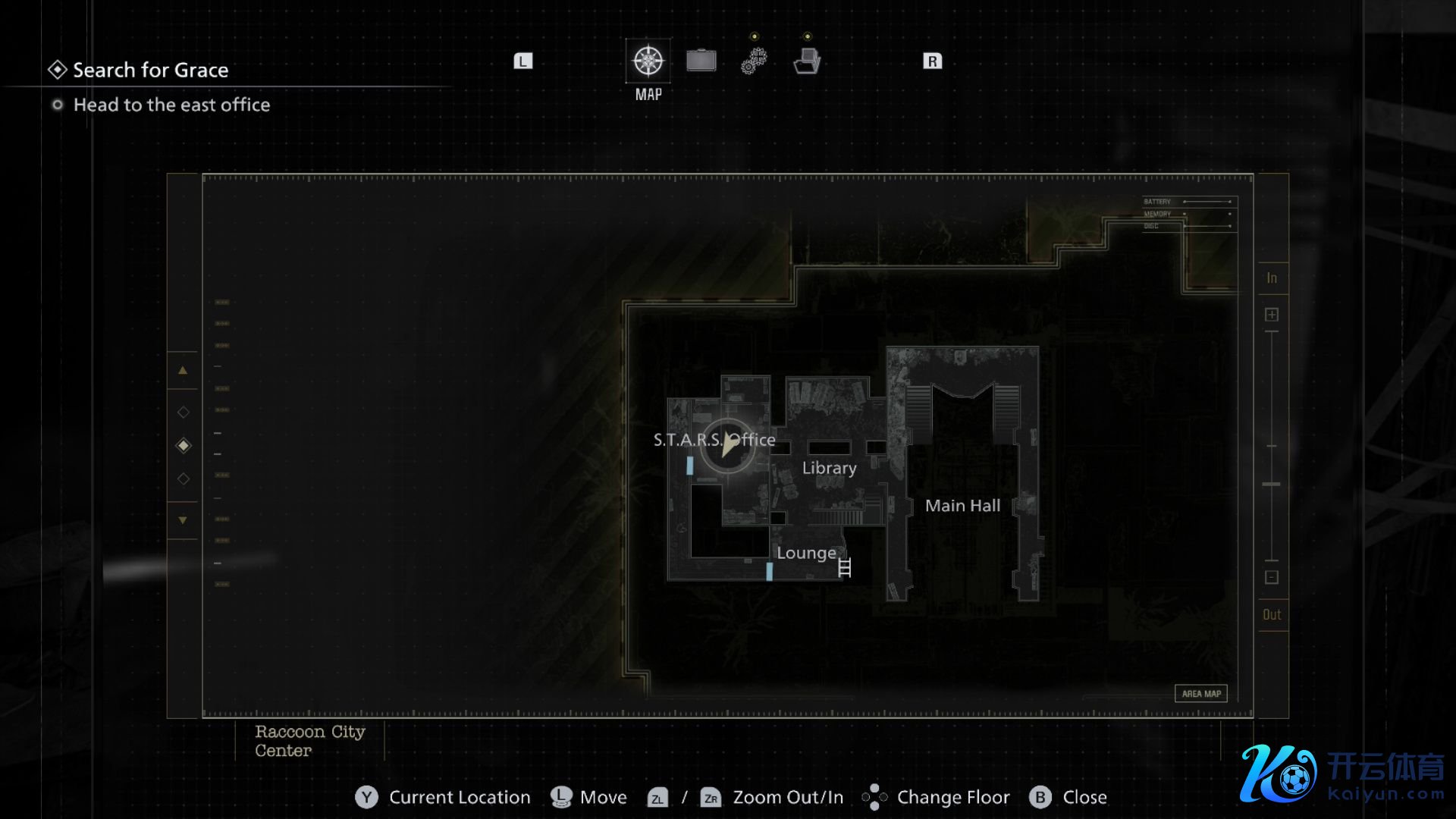Click the ladder marker near Lounge
This screenshot has height=819, width=1456.
(x=845, y=567)
